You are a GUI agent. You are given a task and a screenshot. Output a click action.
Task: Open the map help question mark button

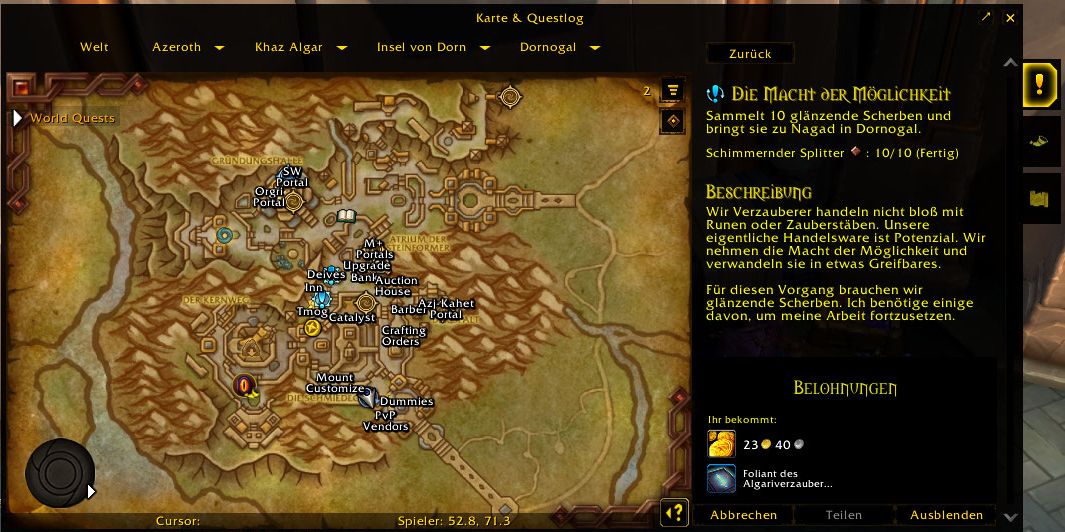click(x=674, y=513)
